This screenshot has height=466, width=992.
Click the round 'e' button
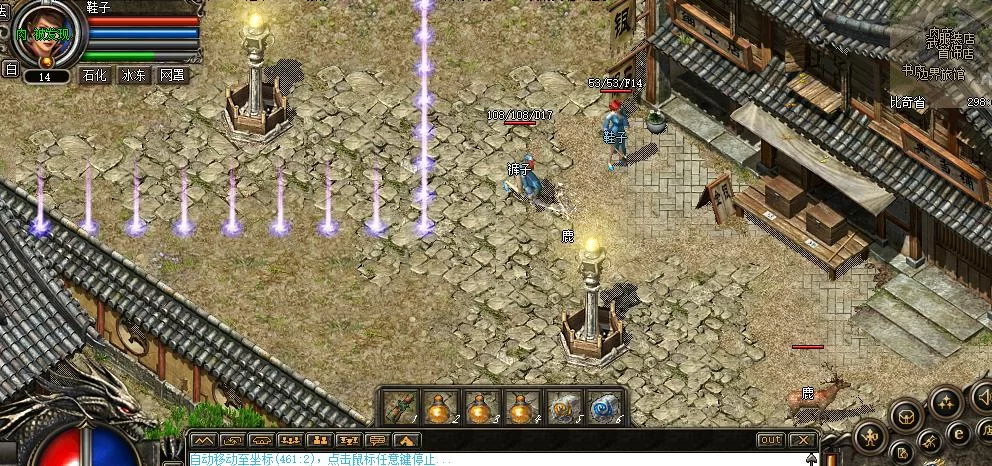click(957, 433)
